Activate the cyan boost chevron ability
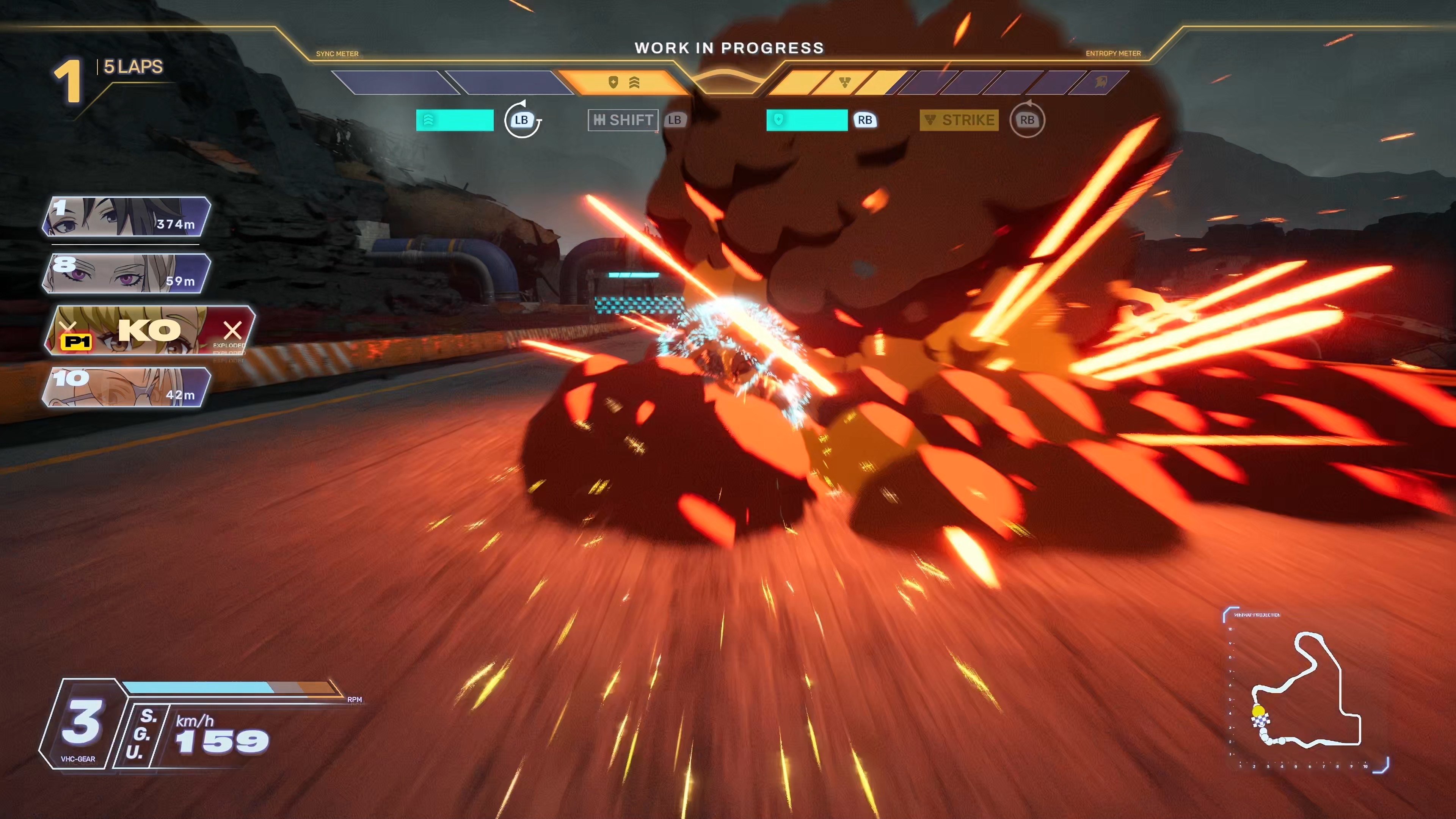 pos(455,120)
